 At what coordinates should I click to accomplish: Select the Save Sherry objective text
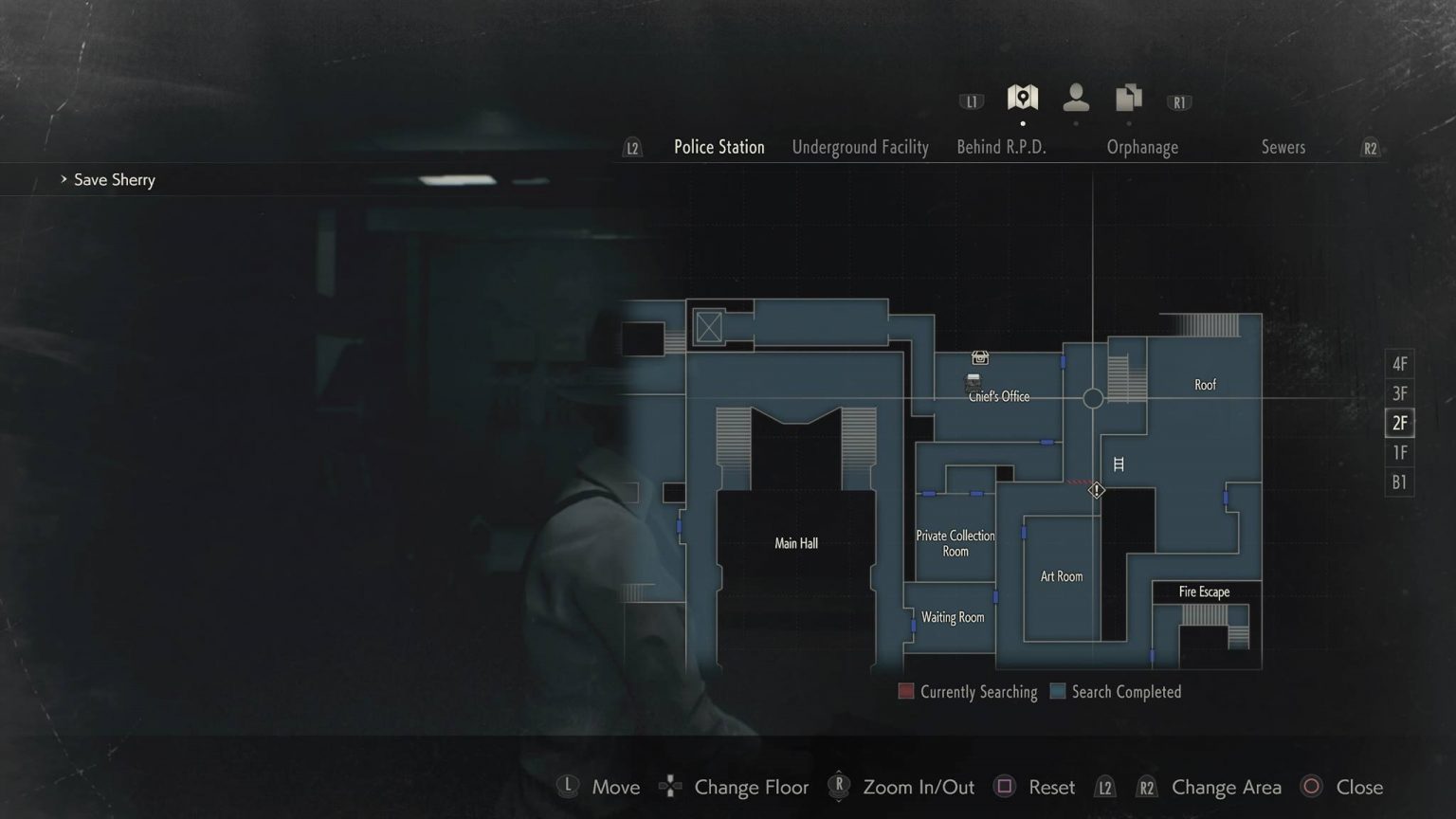114,179
